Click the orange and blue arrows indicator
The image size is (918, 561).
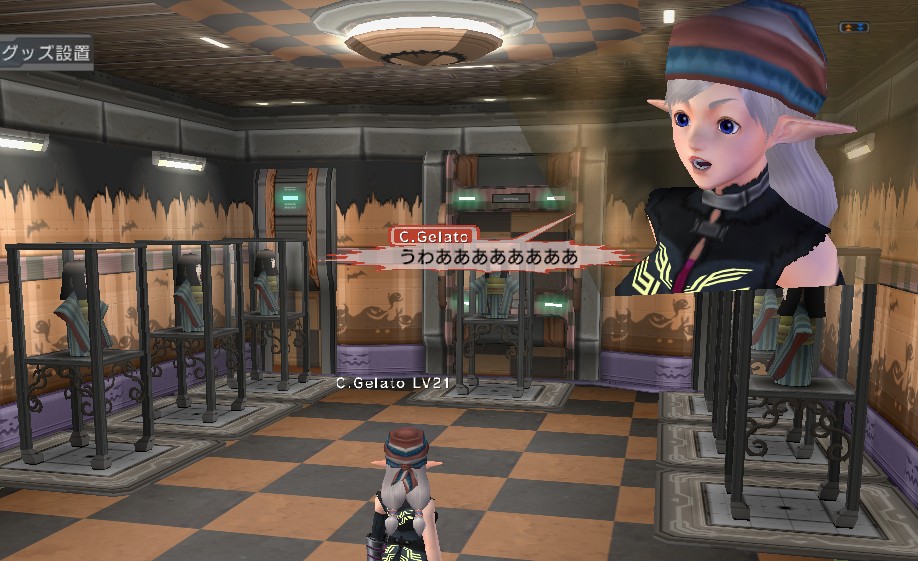853,27
